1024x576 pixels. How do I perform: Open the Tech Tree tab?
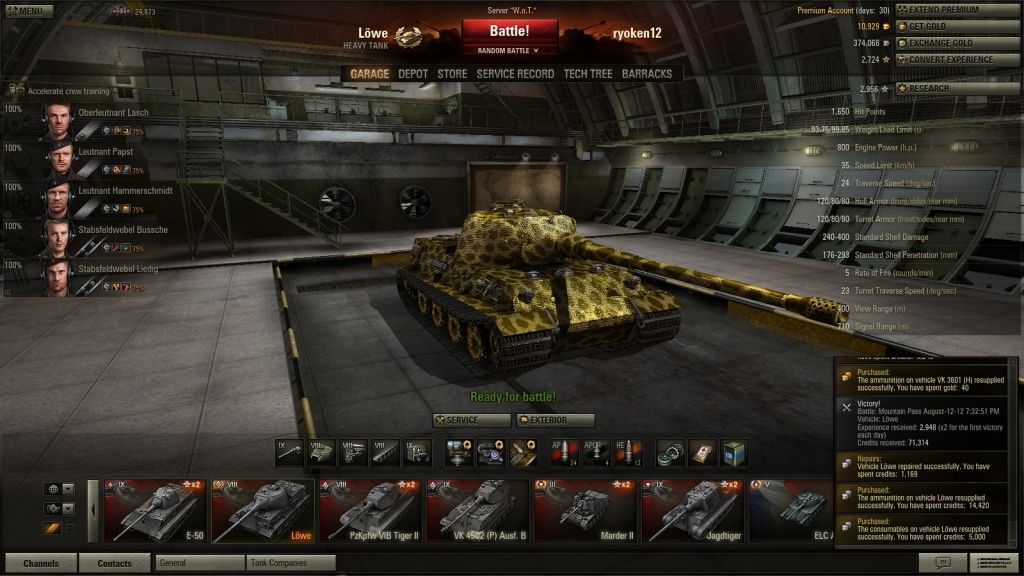pyautogui.click(x=588, y=74)
